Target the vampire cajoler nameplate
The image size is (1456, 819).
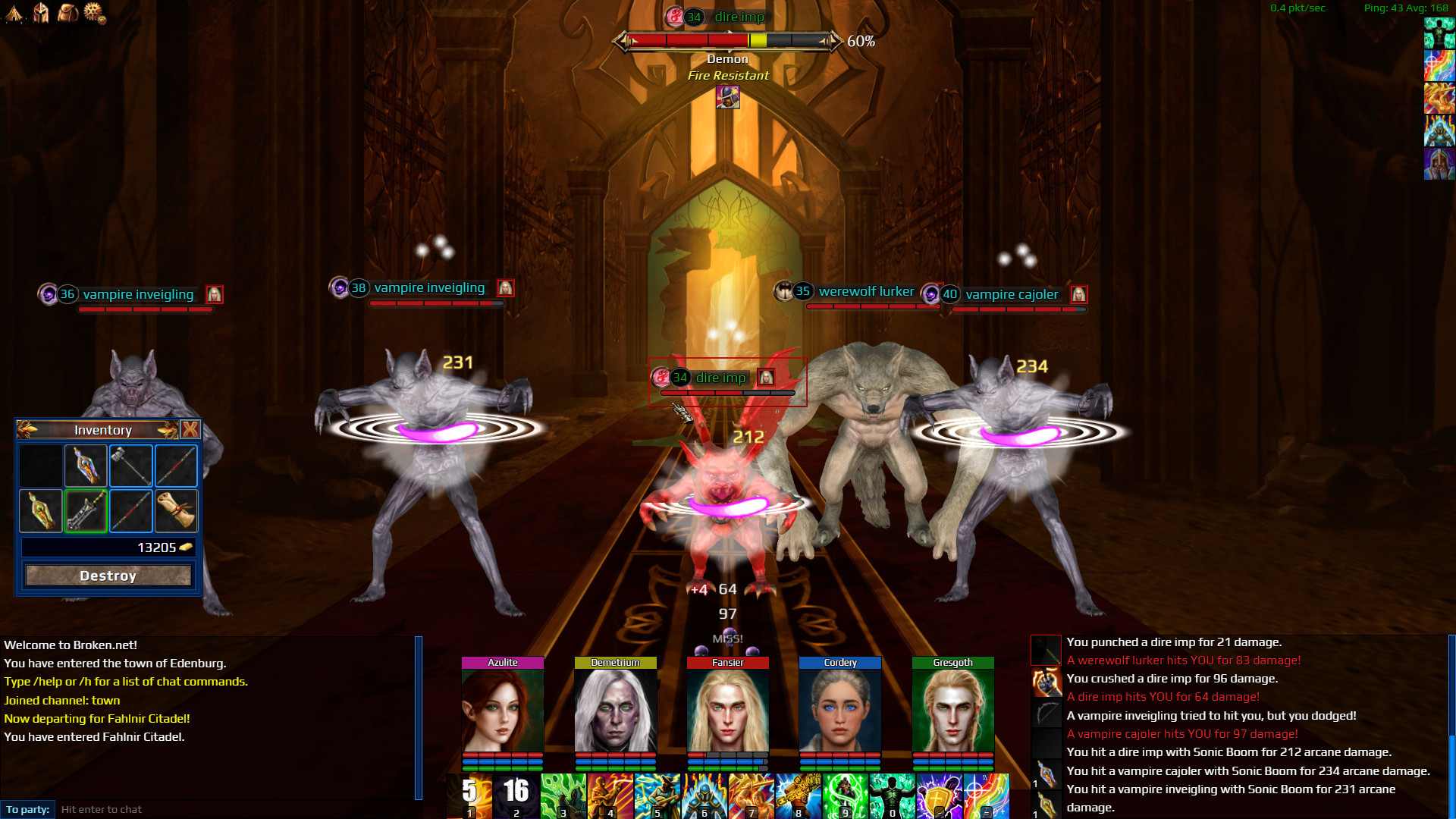tap(1011, 294)
